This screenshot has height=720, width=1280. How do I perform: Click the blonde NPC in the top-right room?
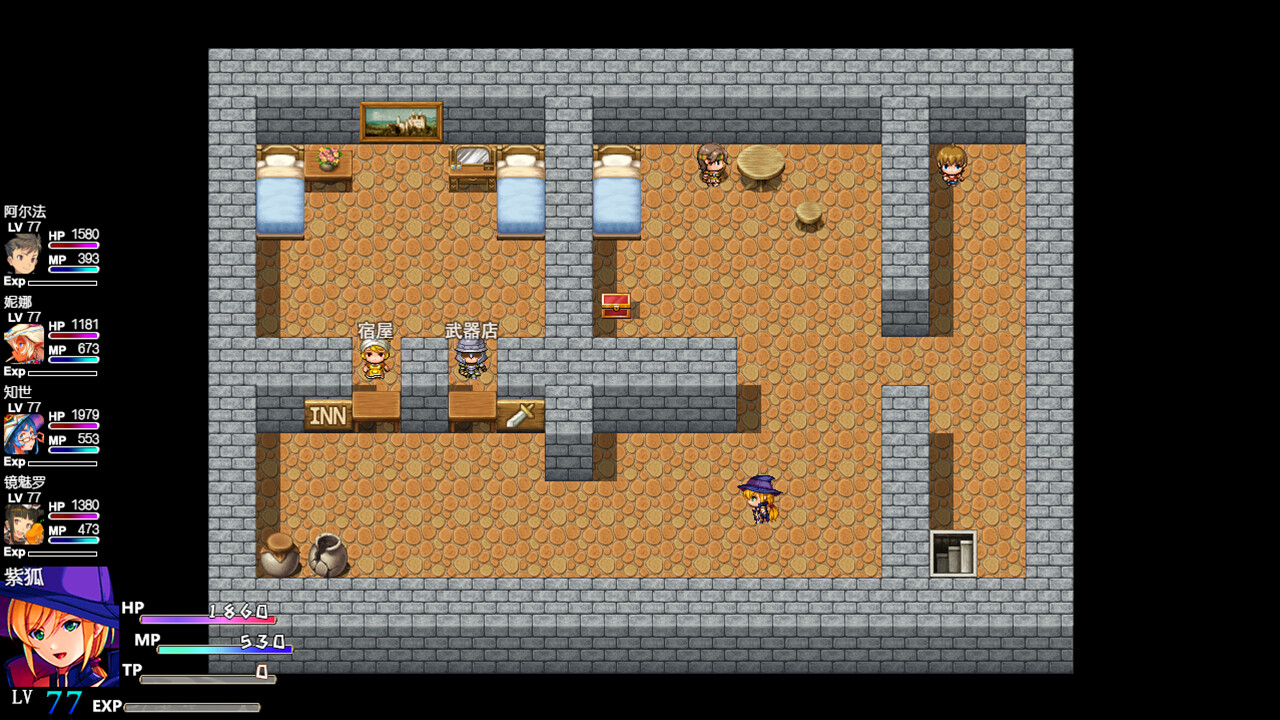pos(950,165)
